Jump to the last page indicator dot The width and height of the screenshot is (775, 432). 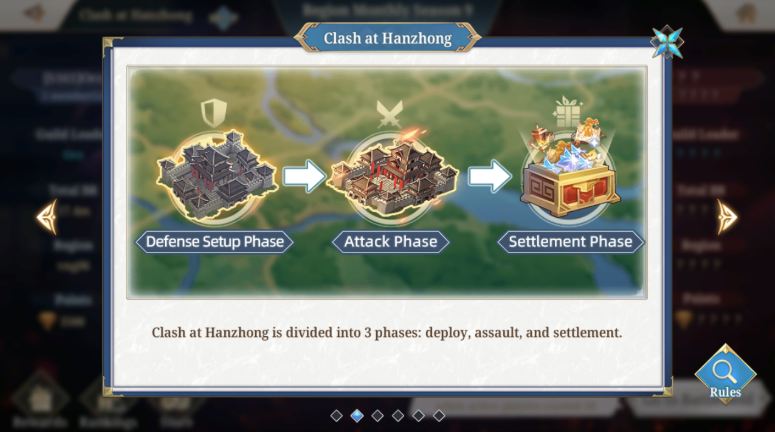point(439,415)
